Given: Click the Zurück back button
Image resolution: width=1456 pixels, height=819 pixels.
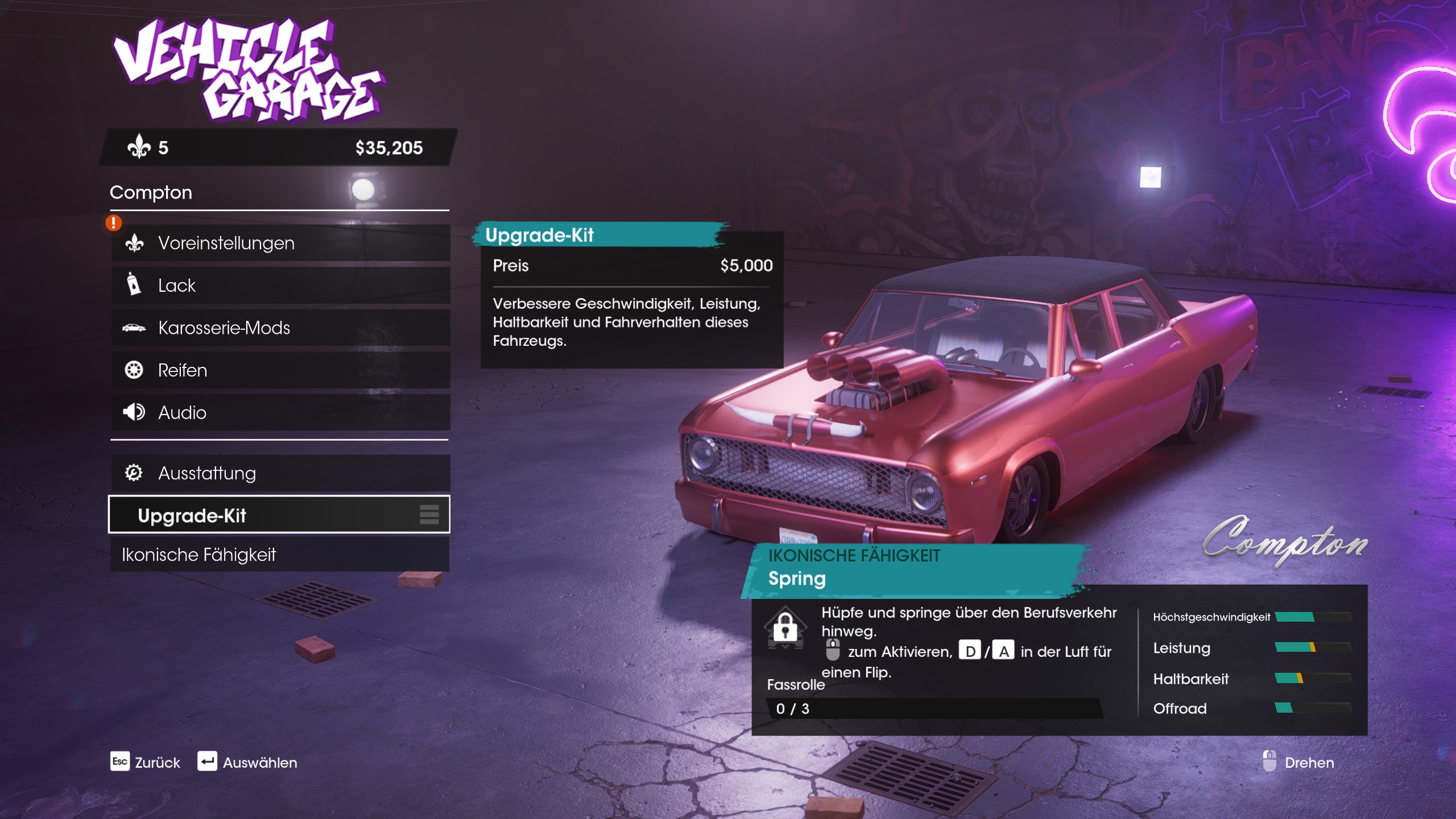Looking at the screenshot, I should (x=145, y=762).
